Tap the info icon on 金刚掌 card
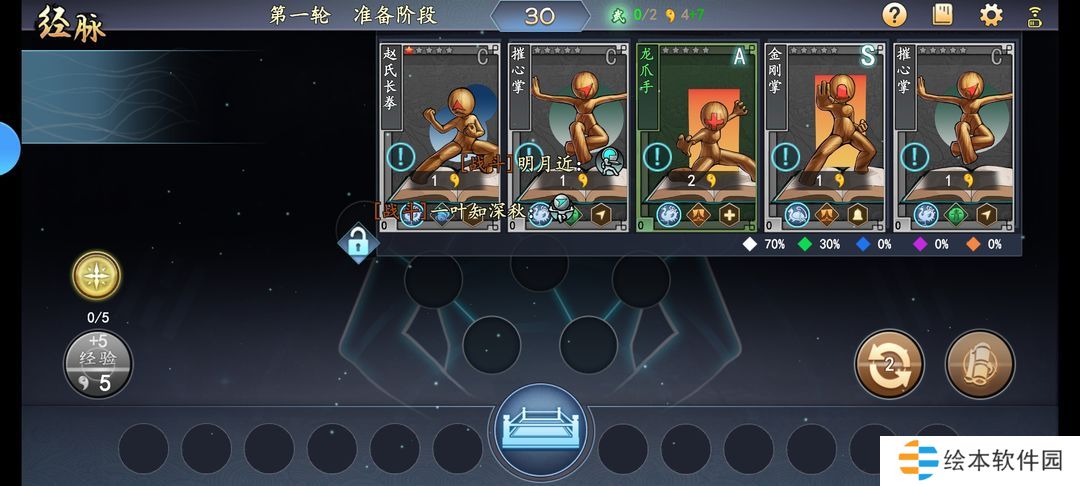The height and width of the screenshot is (486, 1080). tap(785, 157)
